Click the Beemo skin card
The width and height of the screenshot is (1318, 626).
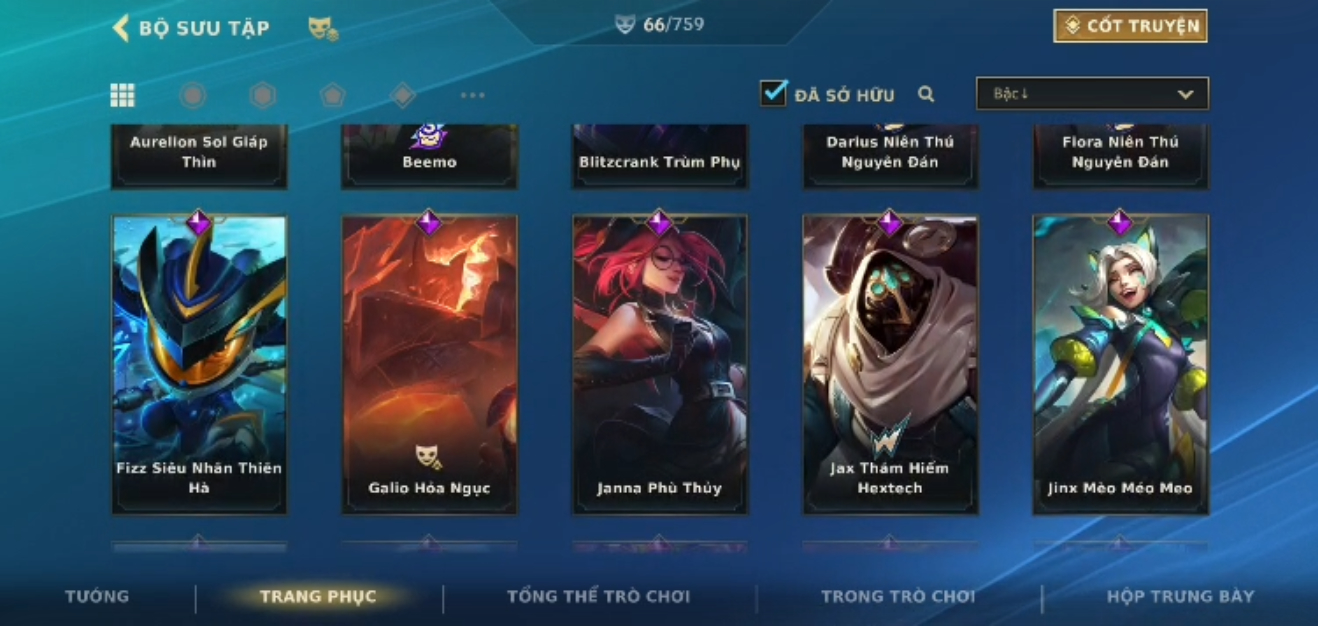click(429, 156)
